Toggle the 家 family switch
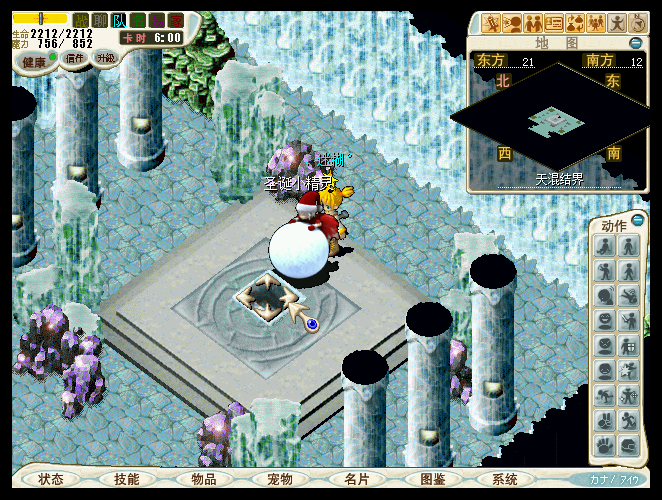 [176, 20]
